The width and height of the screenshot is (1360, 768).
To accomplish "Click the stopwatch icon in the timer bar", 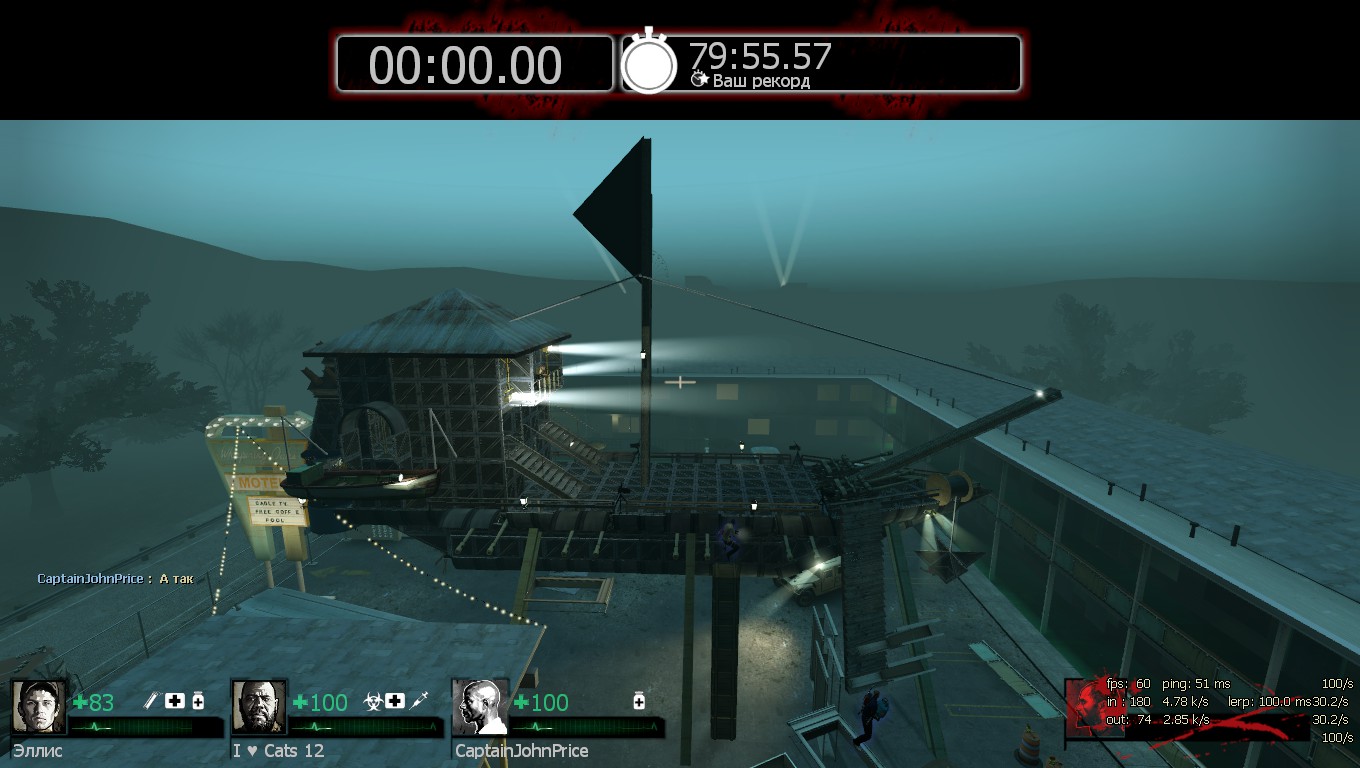I will pos(649,64).
